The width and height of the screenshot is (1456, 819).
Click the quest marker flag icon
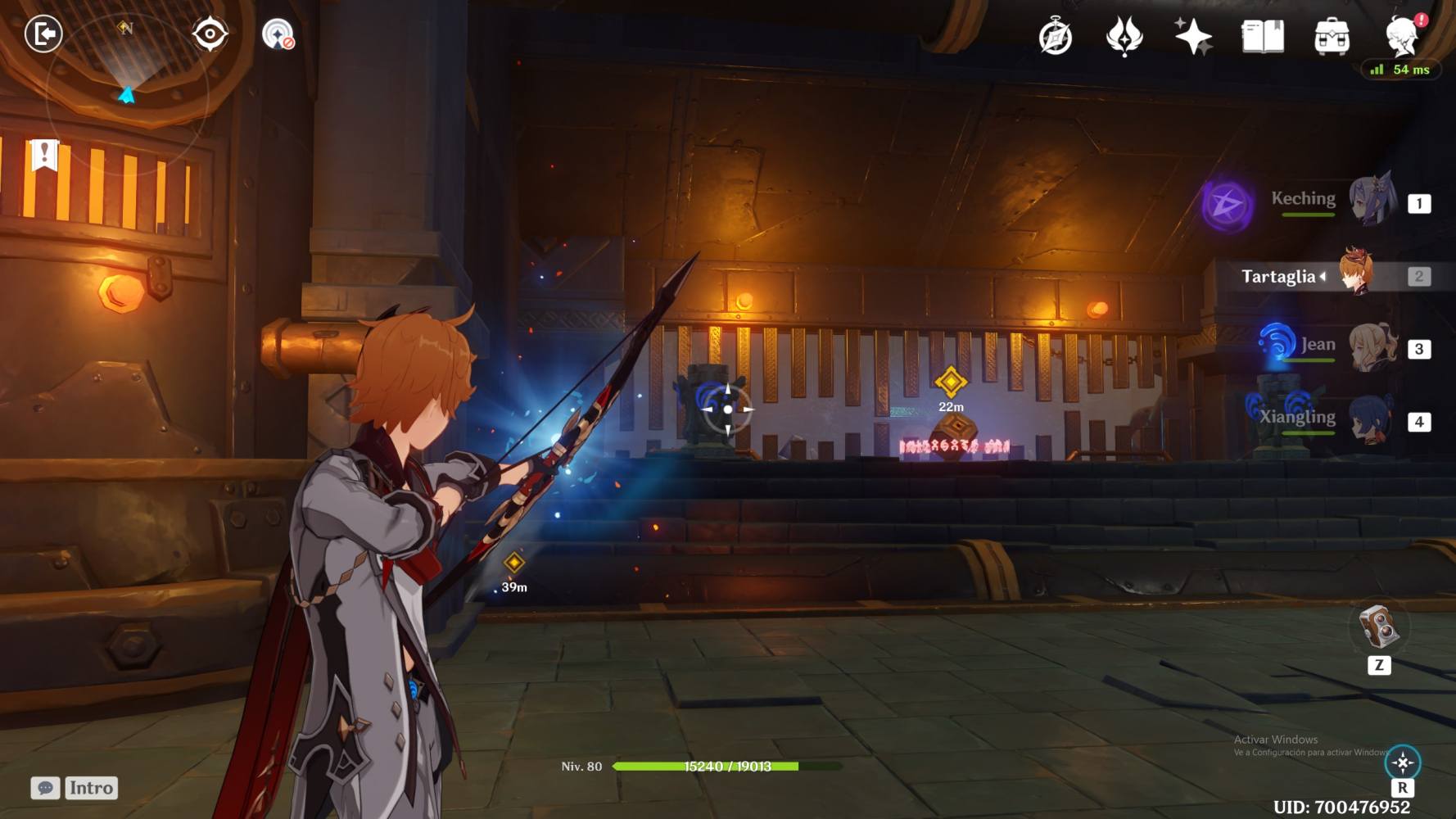[x=44, y=154]
